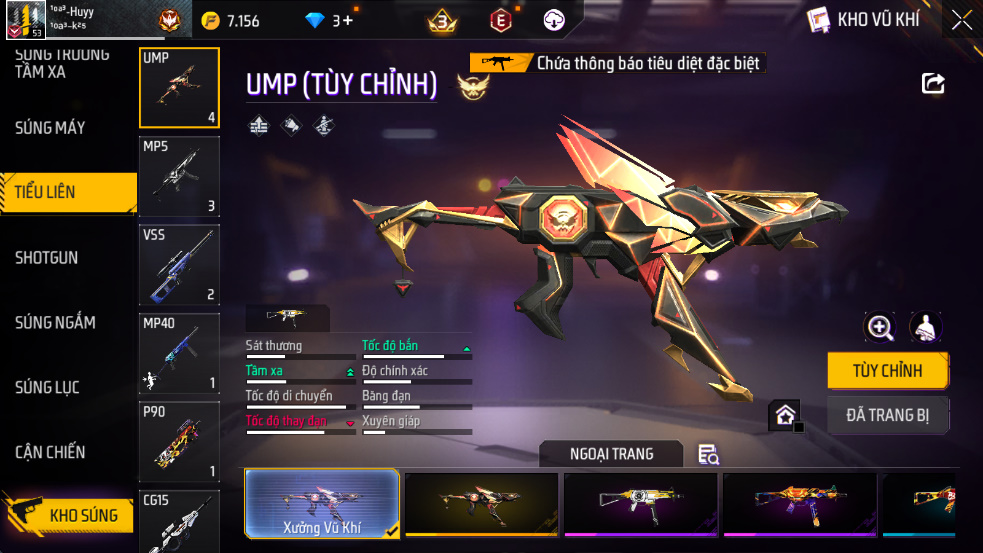This screenshot has height=553, width=983.
Task: Click the Tùy Chỉnh customize button
Action: (887, 371)
